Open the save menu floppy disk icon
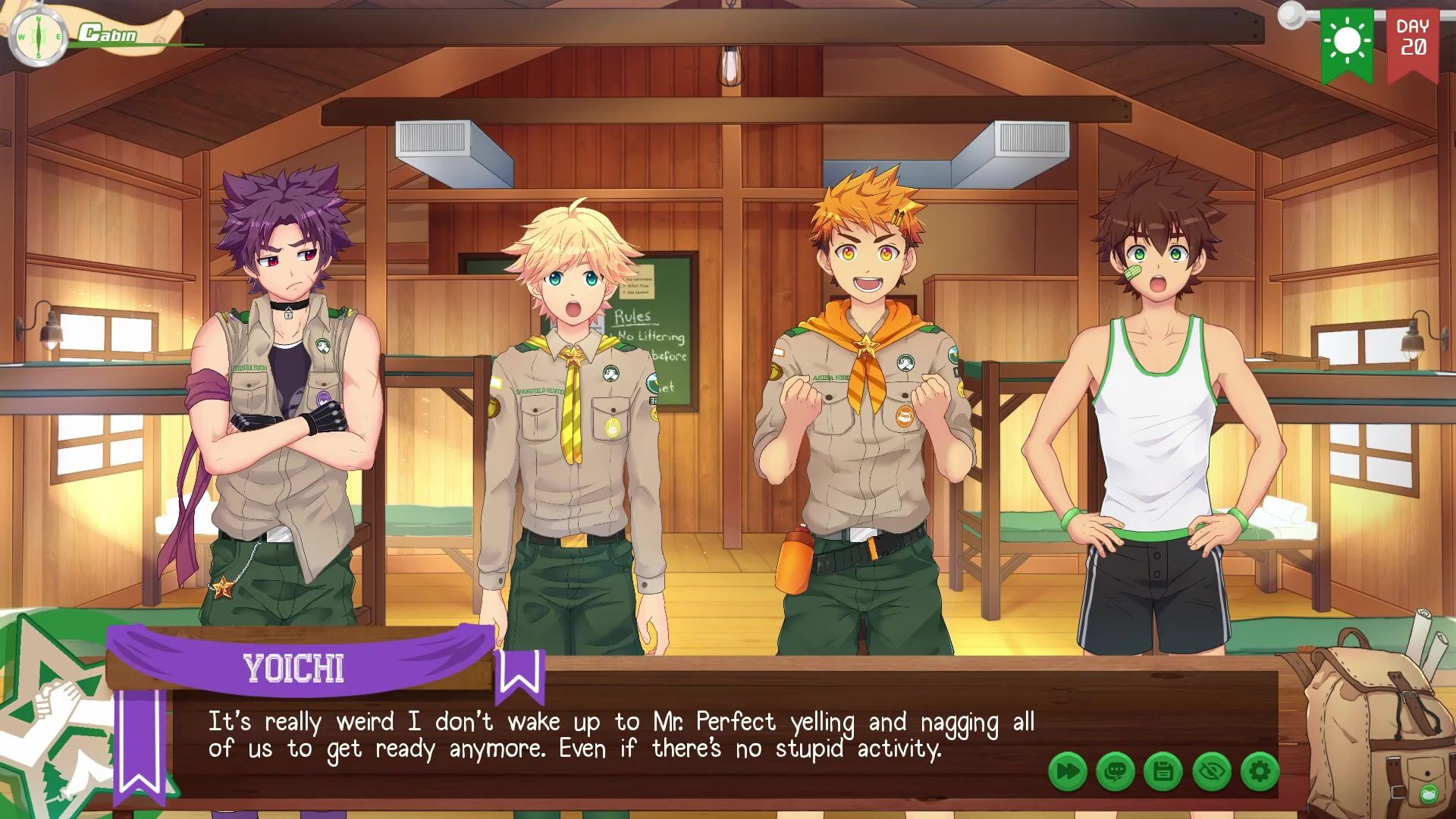Image resolution: width=1456 pixels, height=819 pixels. [1163, 772]
